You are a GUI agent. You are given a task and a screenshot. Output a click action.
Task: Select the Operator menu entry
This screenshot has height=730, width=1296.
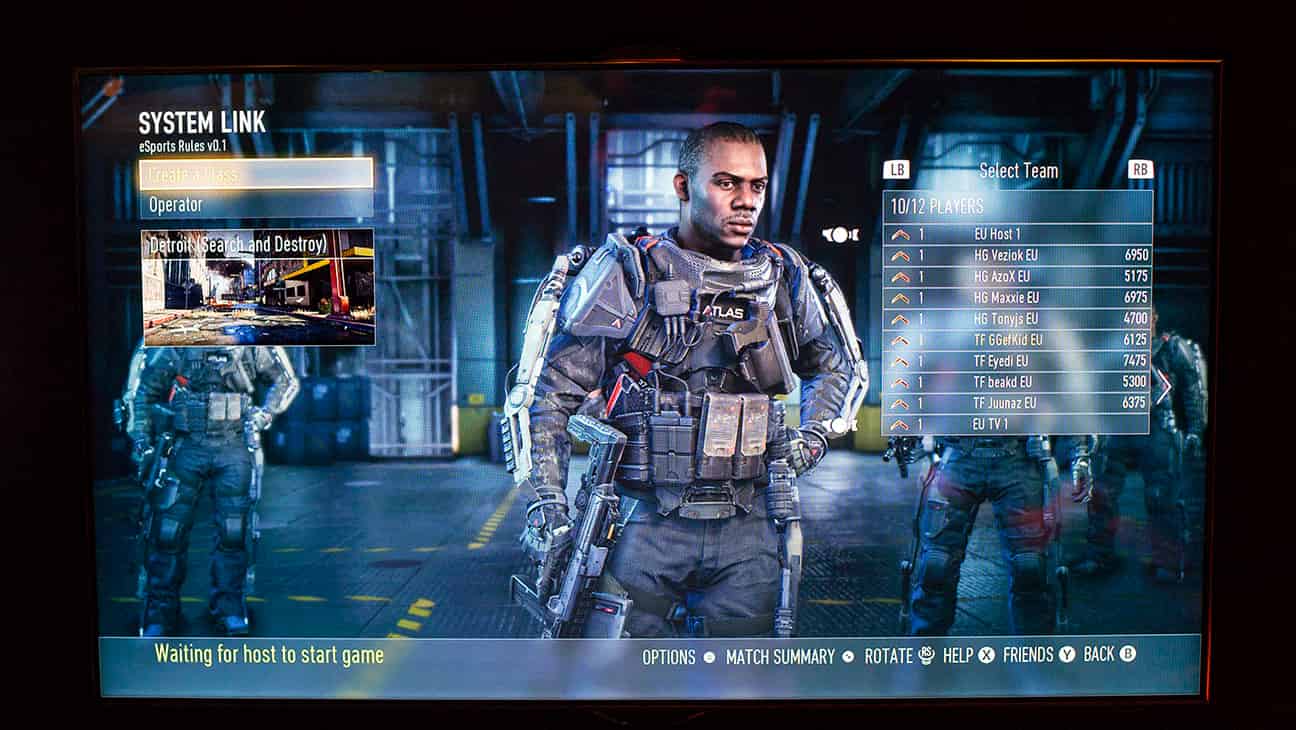coord(256,204)
